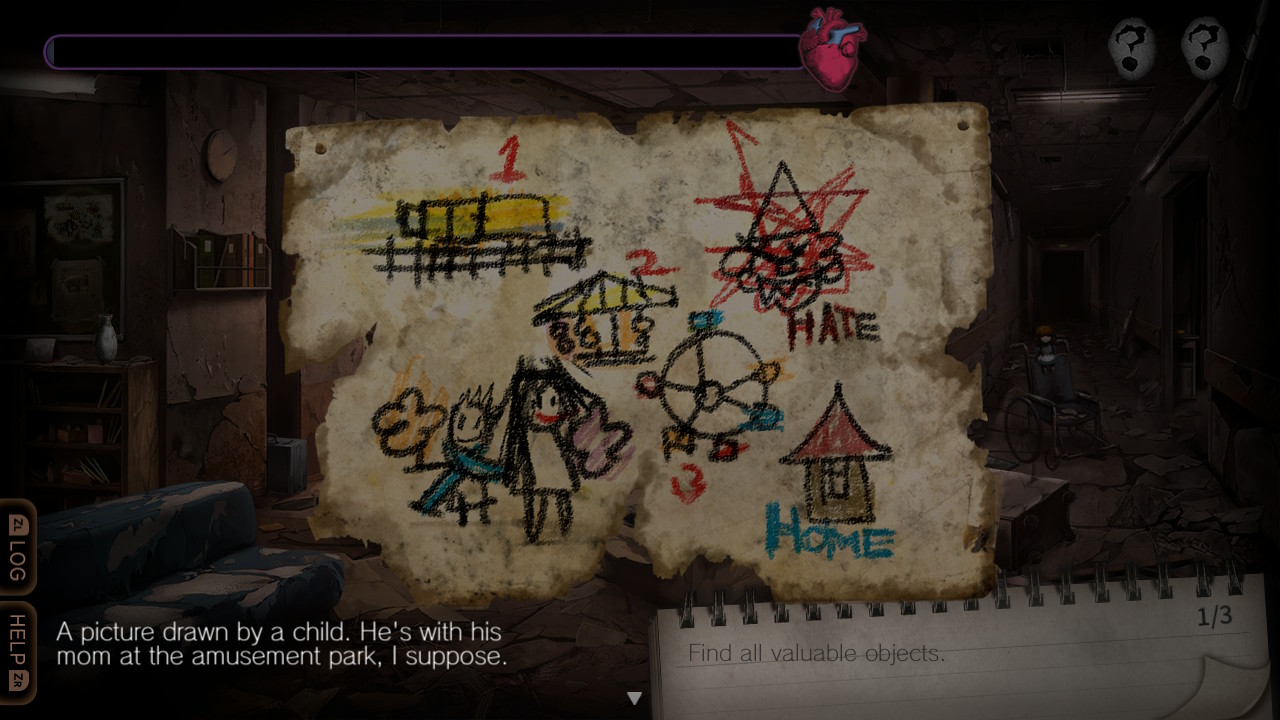Viewport: 1280px width, 720px height.
Task: Click the 'Find all valuable objects' task text
Action: point(814,654)
